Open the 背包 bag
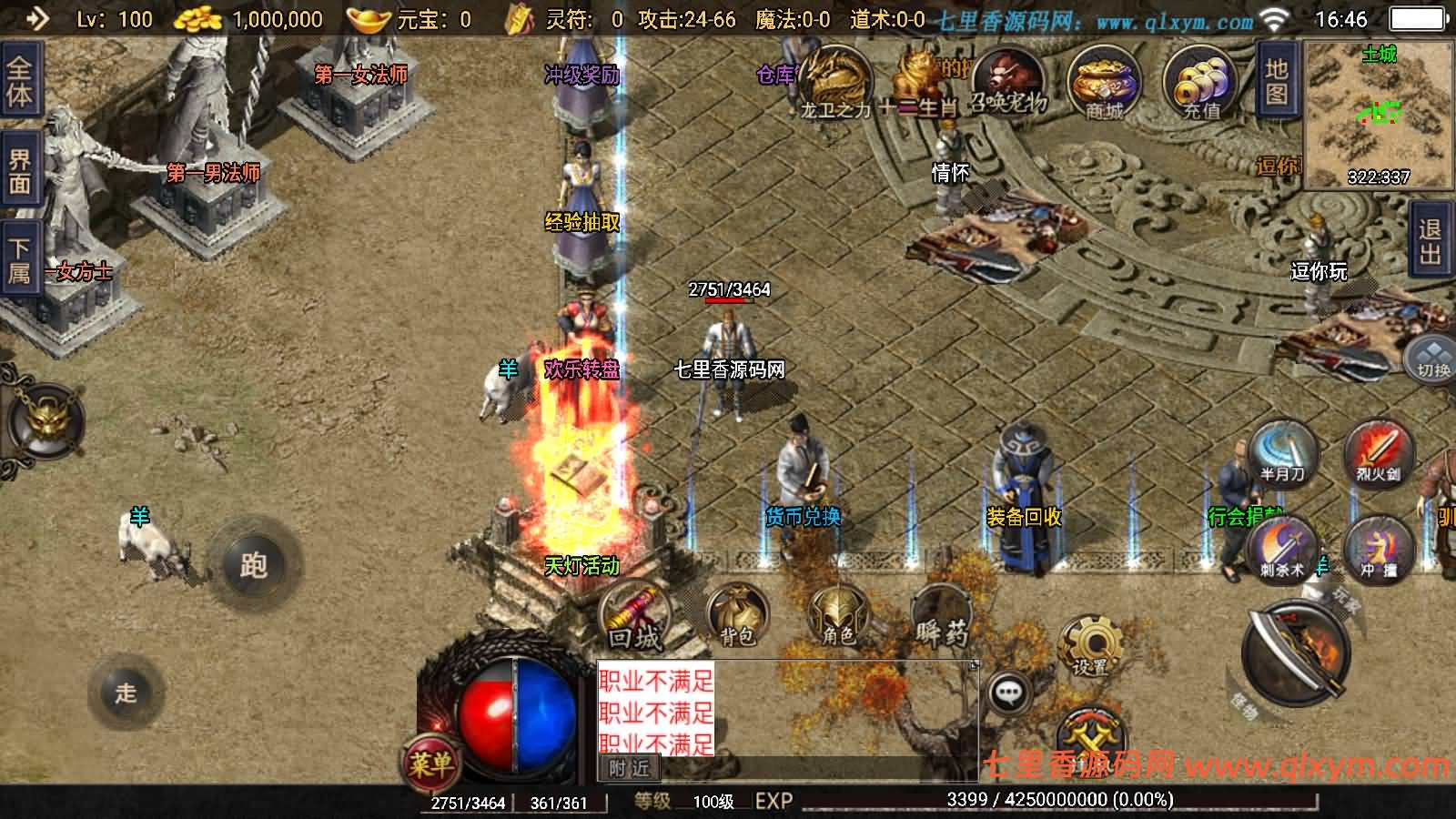Image resolution: width=1456 pixels, height=819 pixels. click(x=736, y=616)
